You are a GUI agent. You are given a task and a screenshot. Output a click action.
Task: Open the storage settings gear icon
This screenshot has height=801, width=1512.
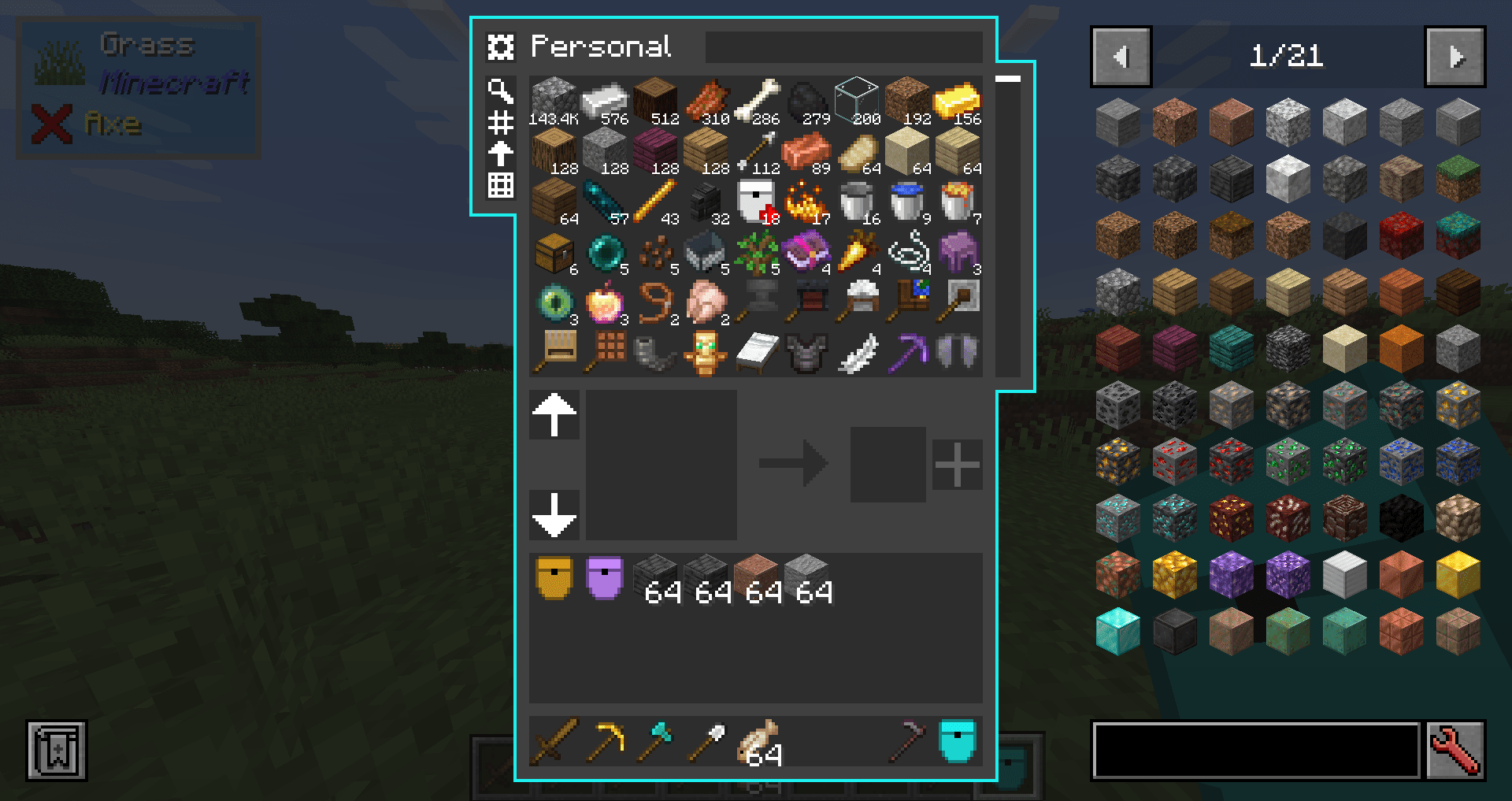[501, 47]
